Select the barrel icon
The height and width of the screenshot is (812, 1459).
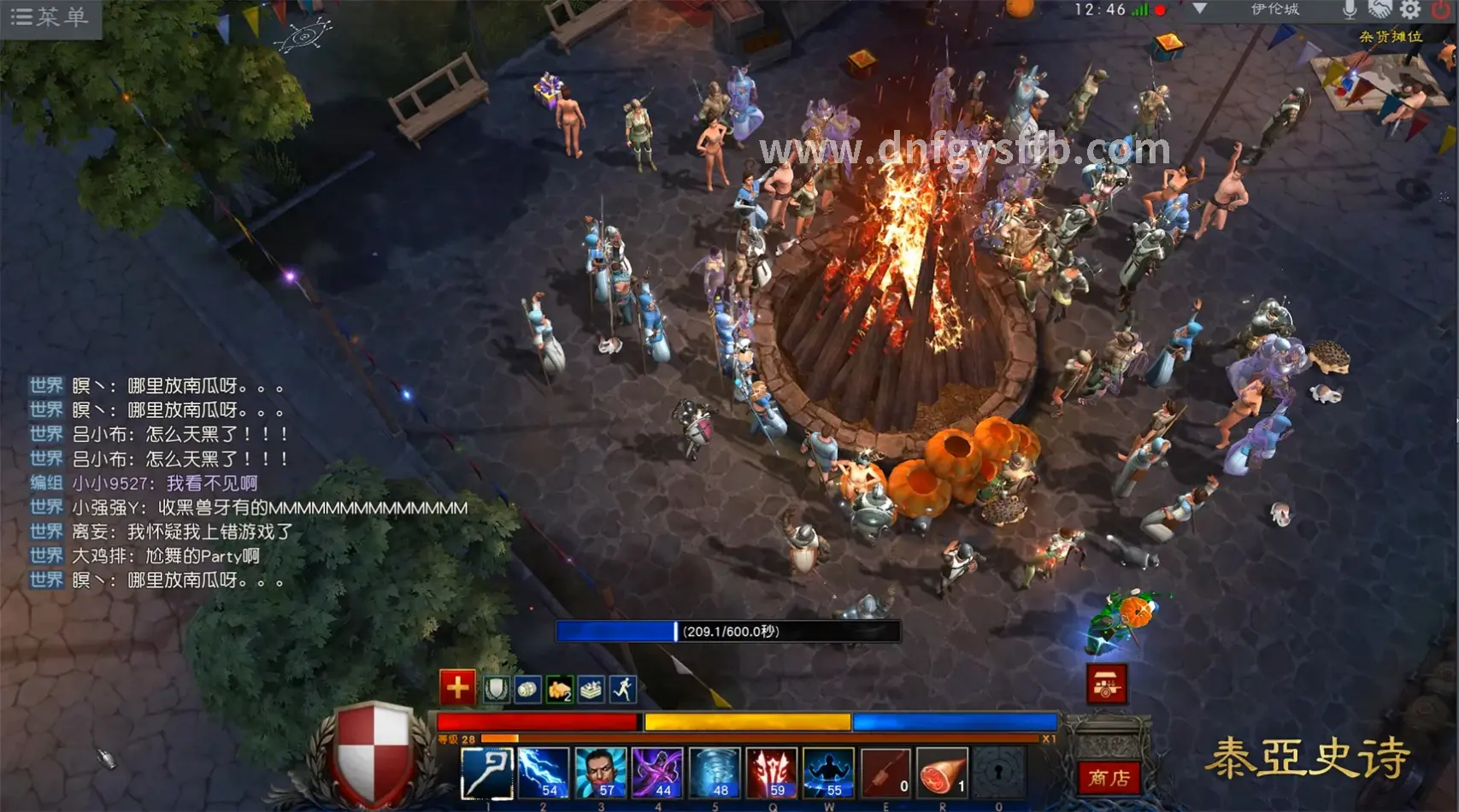pyautogui.click(x=528, y=689)
